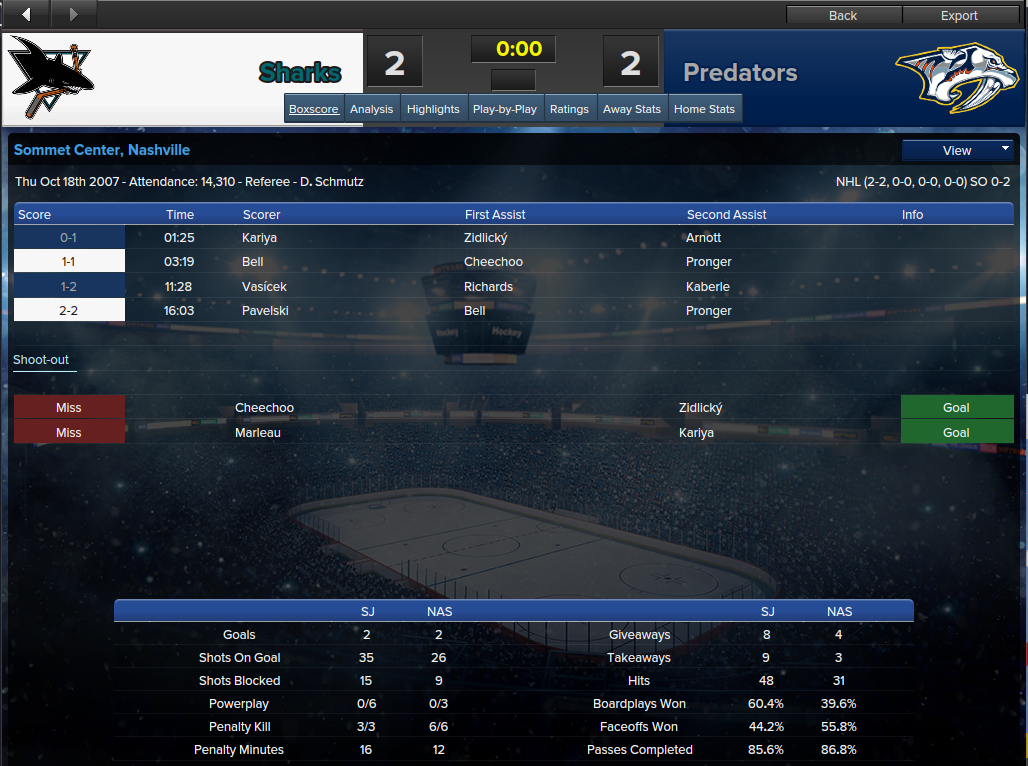Click second assist Kaberle
This screenshot has width=1028, height=766.
(x=708, y=287)
